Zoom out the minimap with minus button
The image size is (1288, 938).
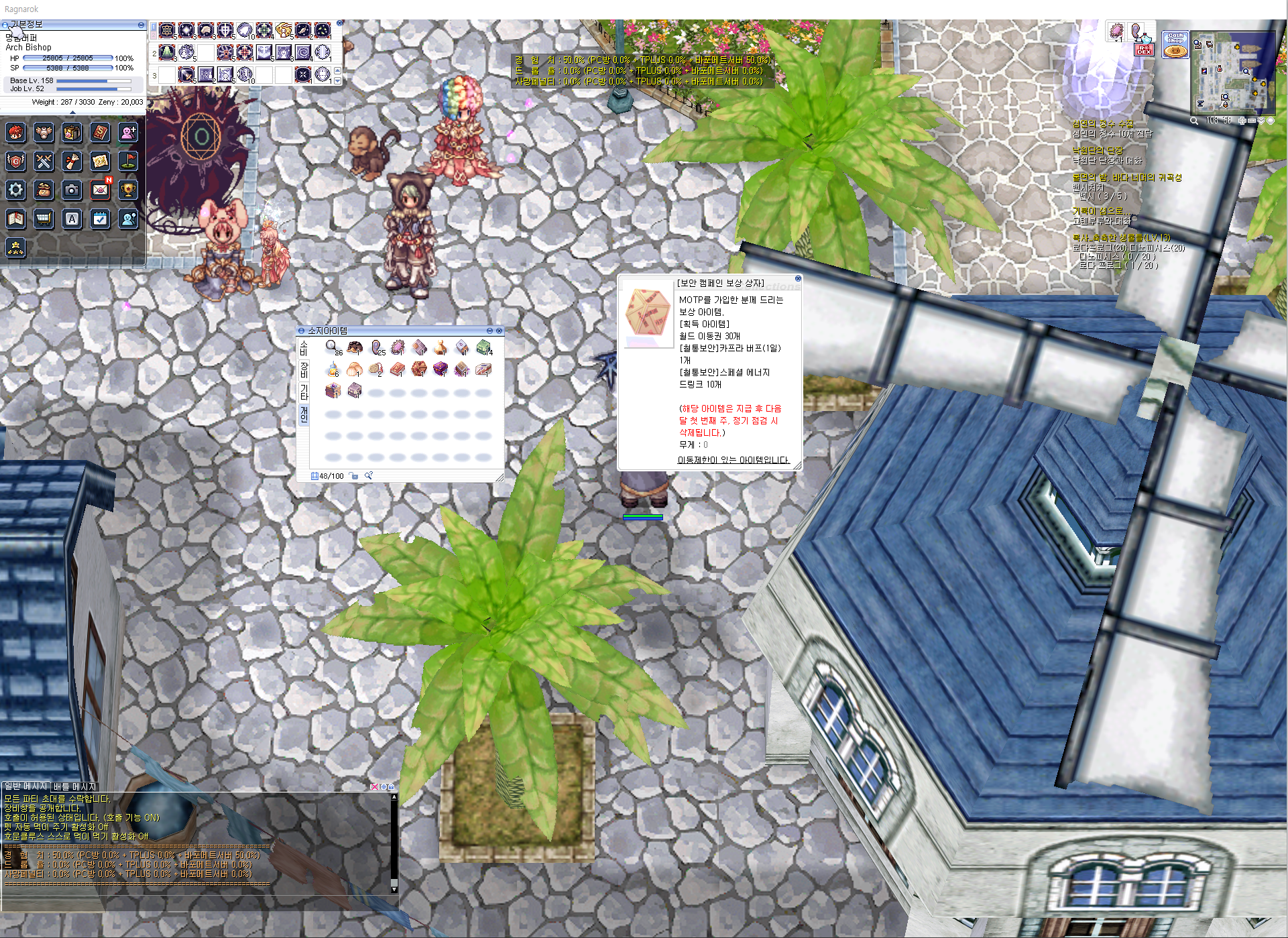point(1252,121)
